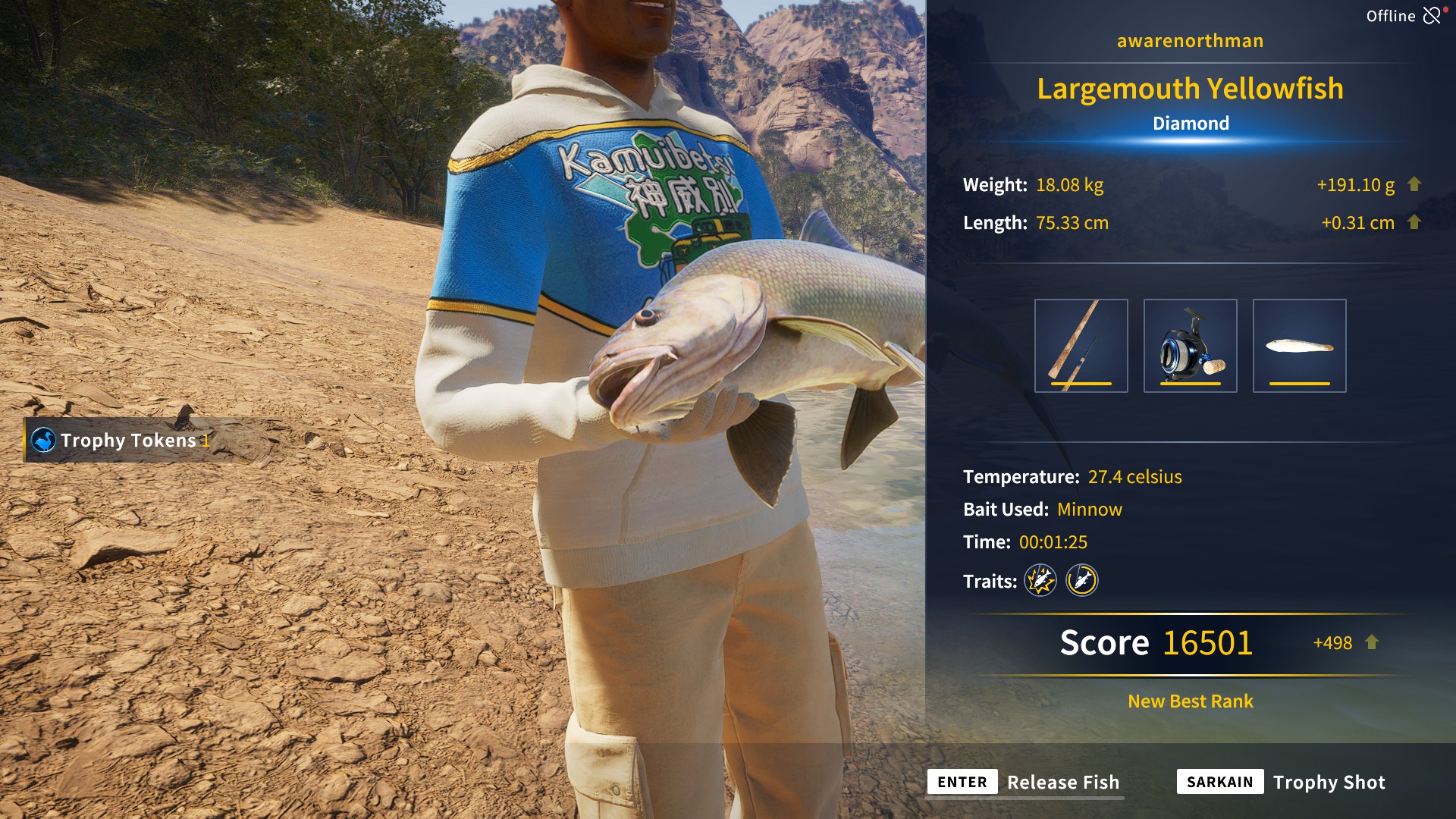The image size is (1456, 819).
Task: Click the Offline connection status icon
Action: point(1432,15)
